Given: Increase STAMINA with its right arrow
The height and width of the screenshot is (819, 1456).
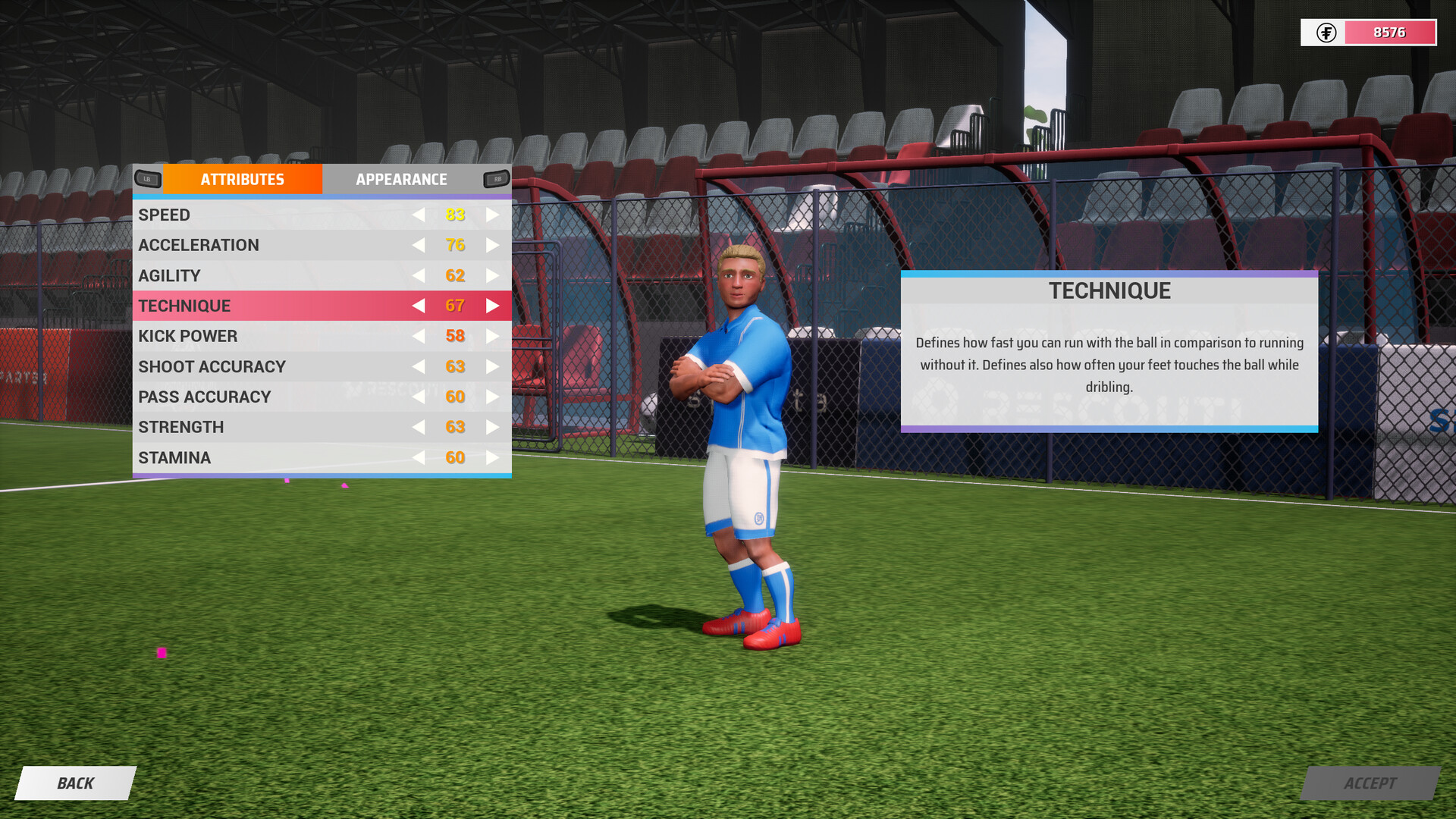Looking at the screenshot, I should click(x=493, y=457).
